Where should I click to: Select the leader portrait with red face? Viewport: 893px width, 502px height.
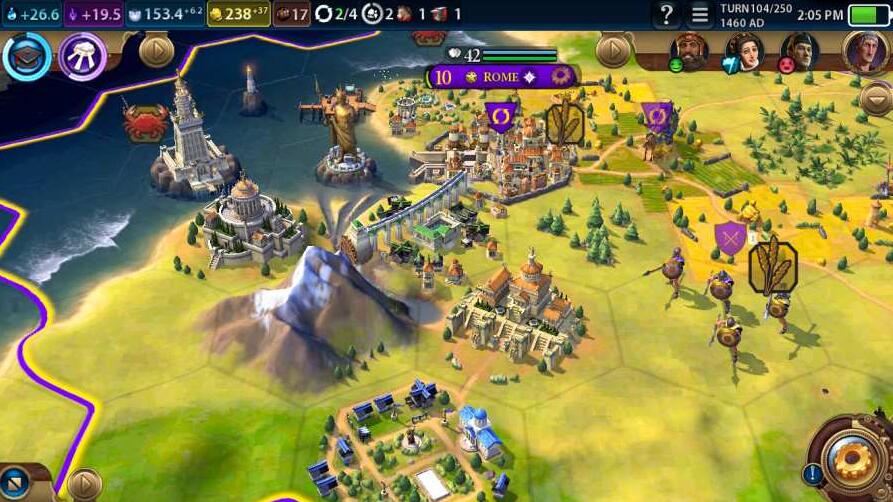[799, 50]
